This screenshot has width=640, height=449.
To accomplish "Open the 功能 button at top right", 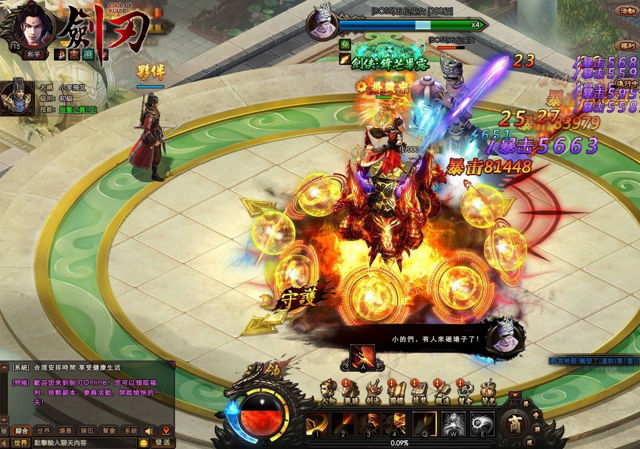I will point(626,13).
